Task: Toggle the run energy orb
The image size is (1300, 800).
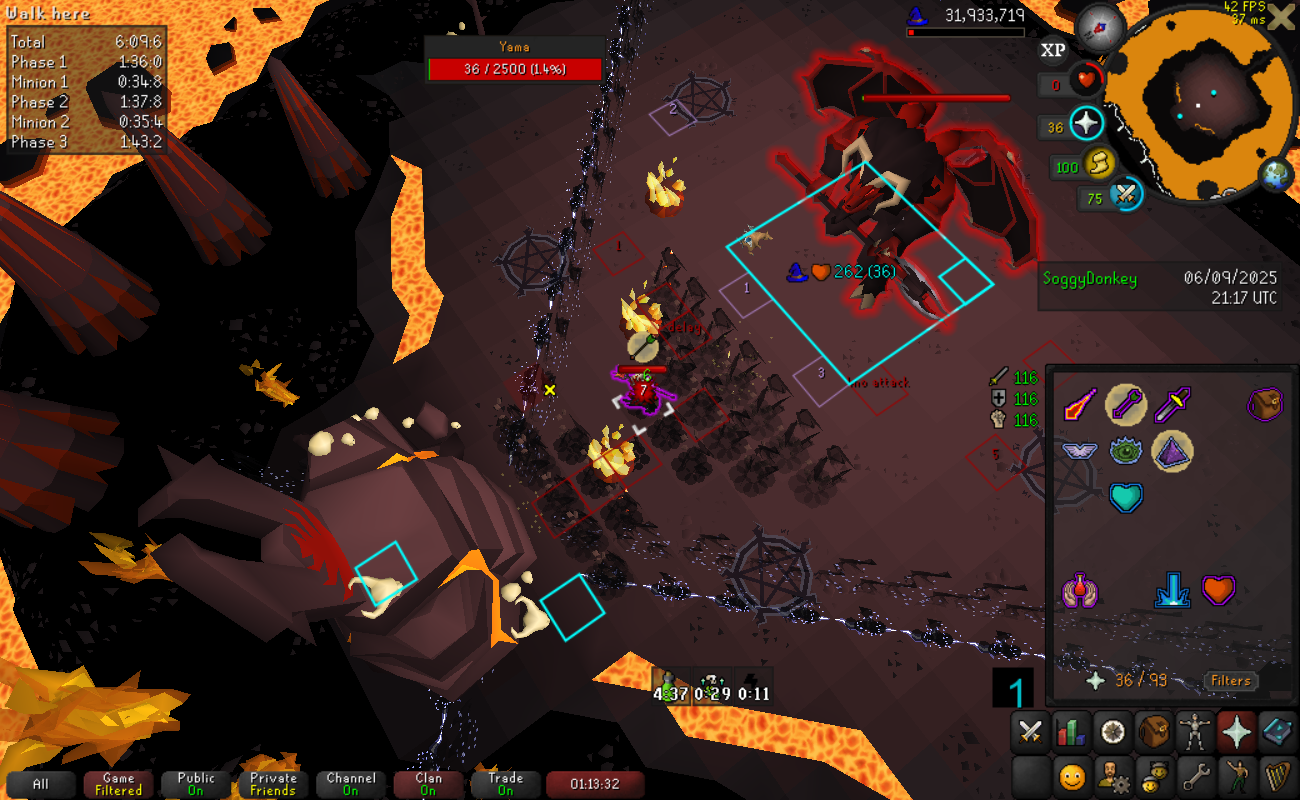Action: (x=1099, y=163)
